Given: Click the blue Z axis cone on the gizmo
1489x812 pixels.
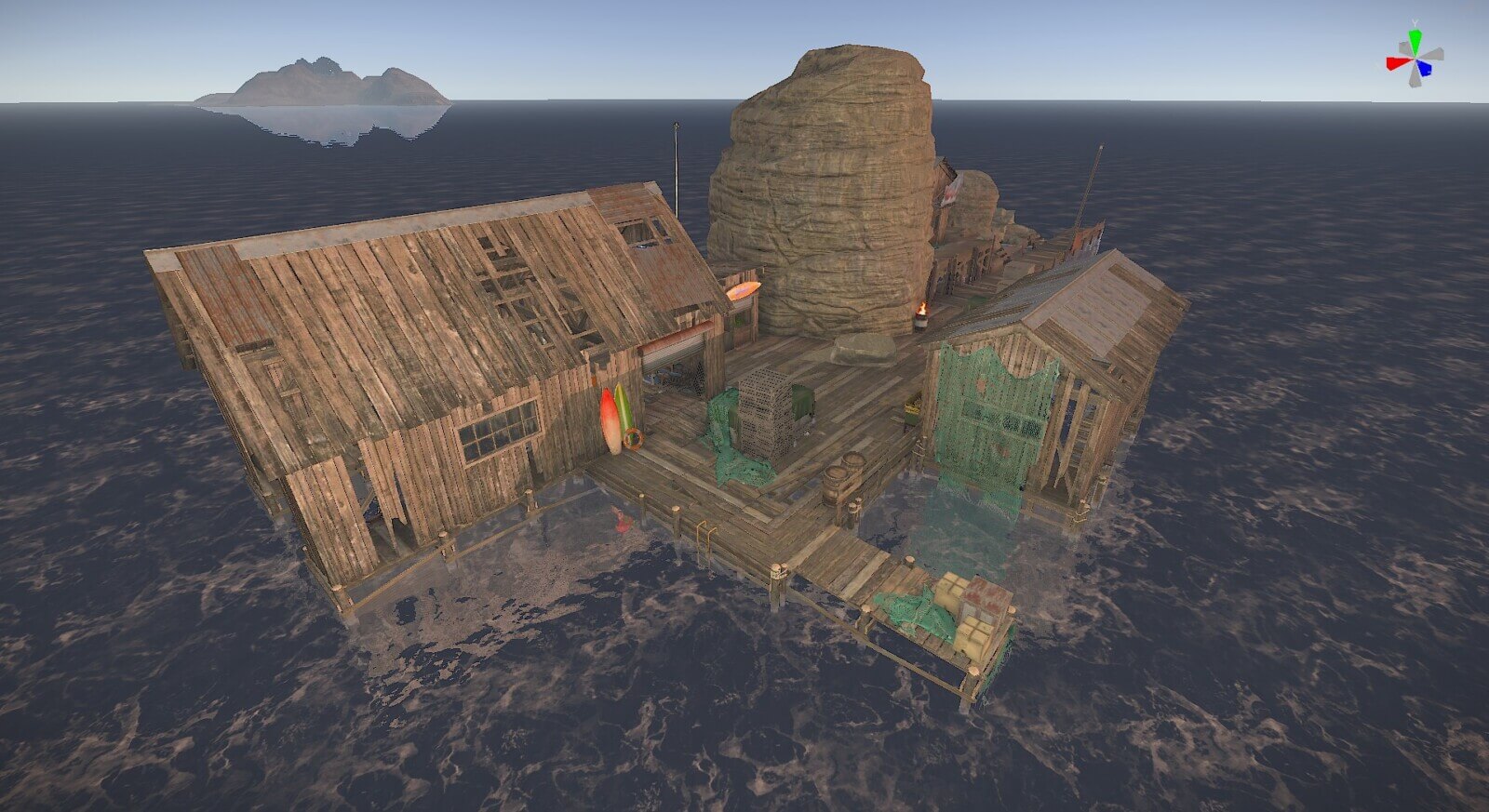Looking at the screenshot, I should [1425, 68].
